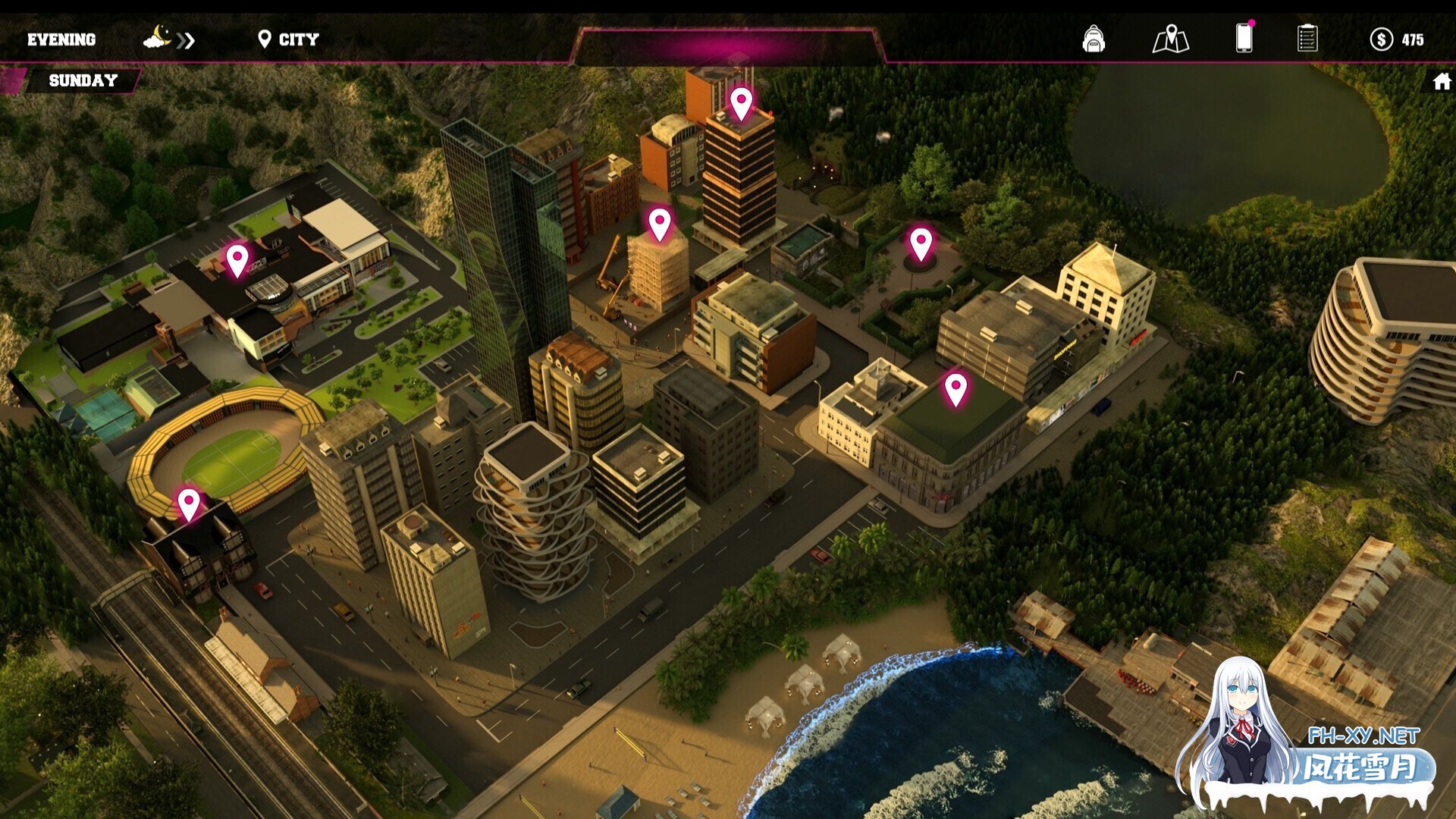This screenshot has height=819, width=1456.
Task: Open the backpack inventory
Action: point(1093,39)
